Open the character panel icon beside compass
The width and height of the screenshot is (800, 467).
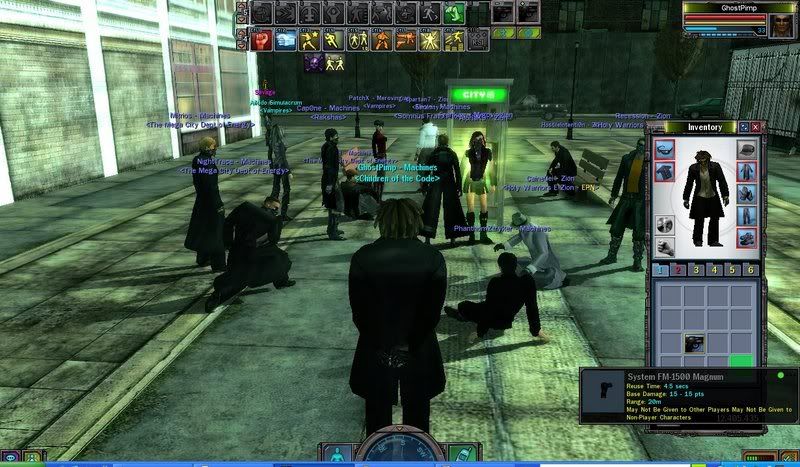tap(338, 453)
